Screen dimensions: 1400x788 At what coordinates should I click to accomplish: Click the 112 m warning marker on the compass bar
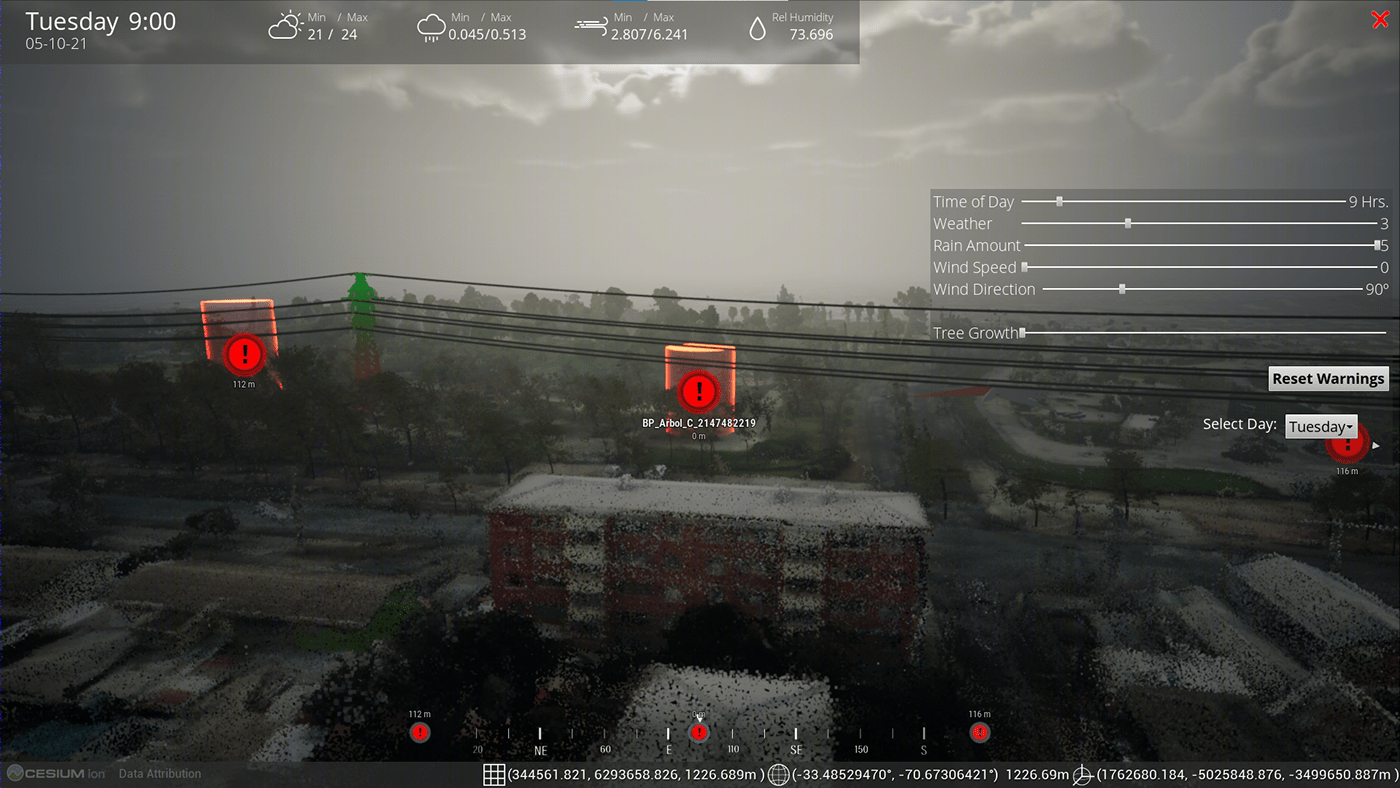pos(420,732)
